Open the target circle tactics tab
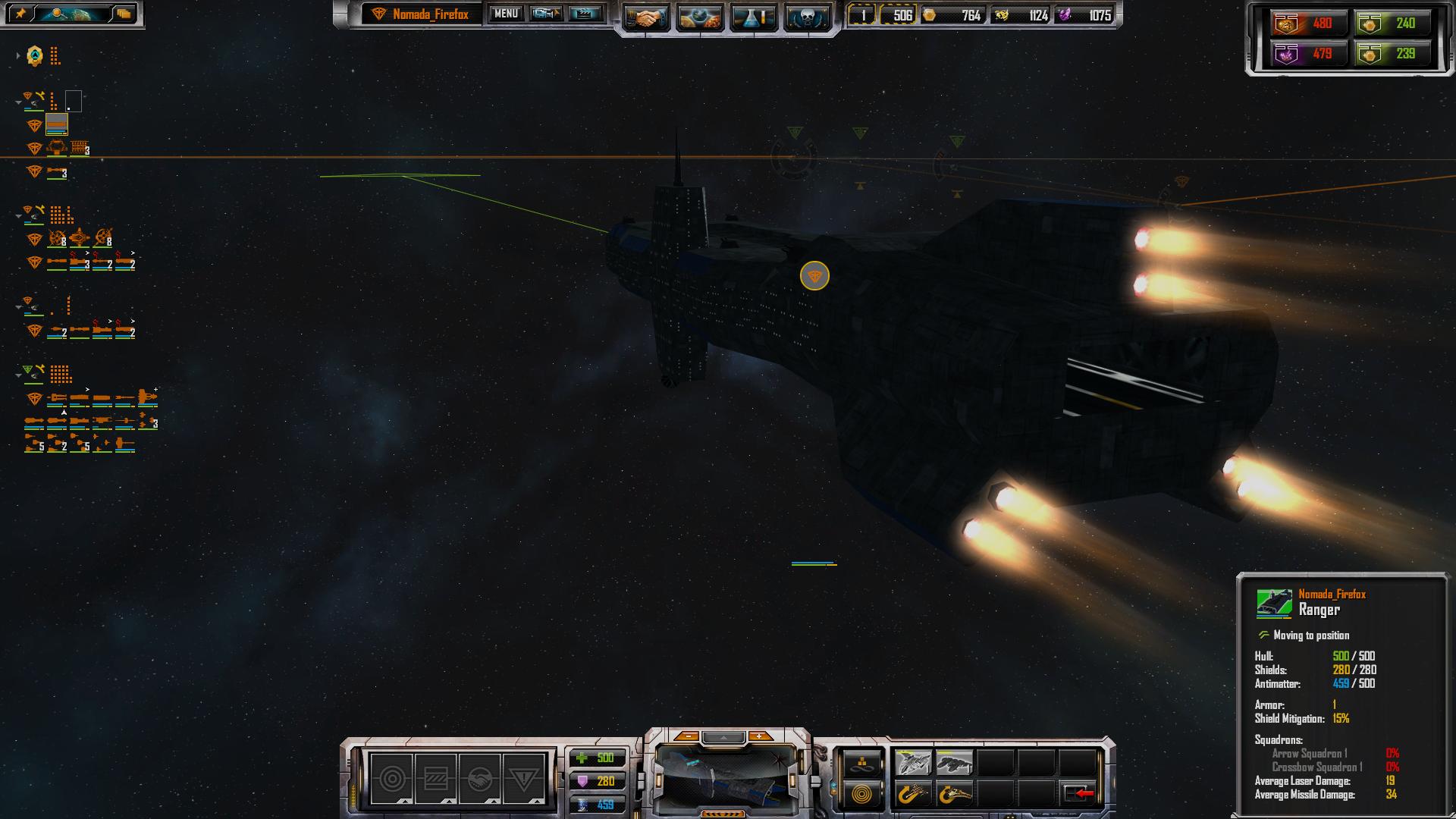The width and height of the screenshot is (1456, 819). pyautogui.click(x=392, y=778)
